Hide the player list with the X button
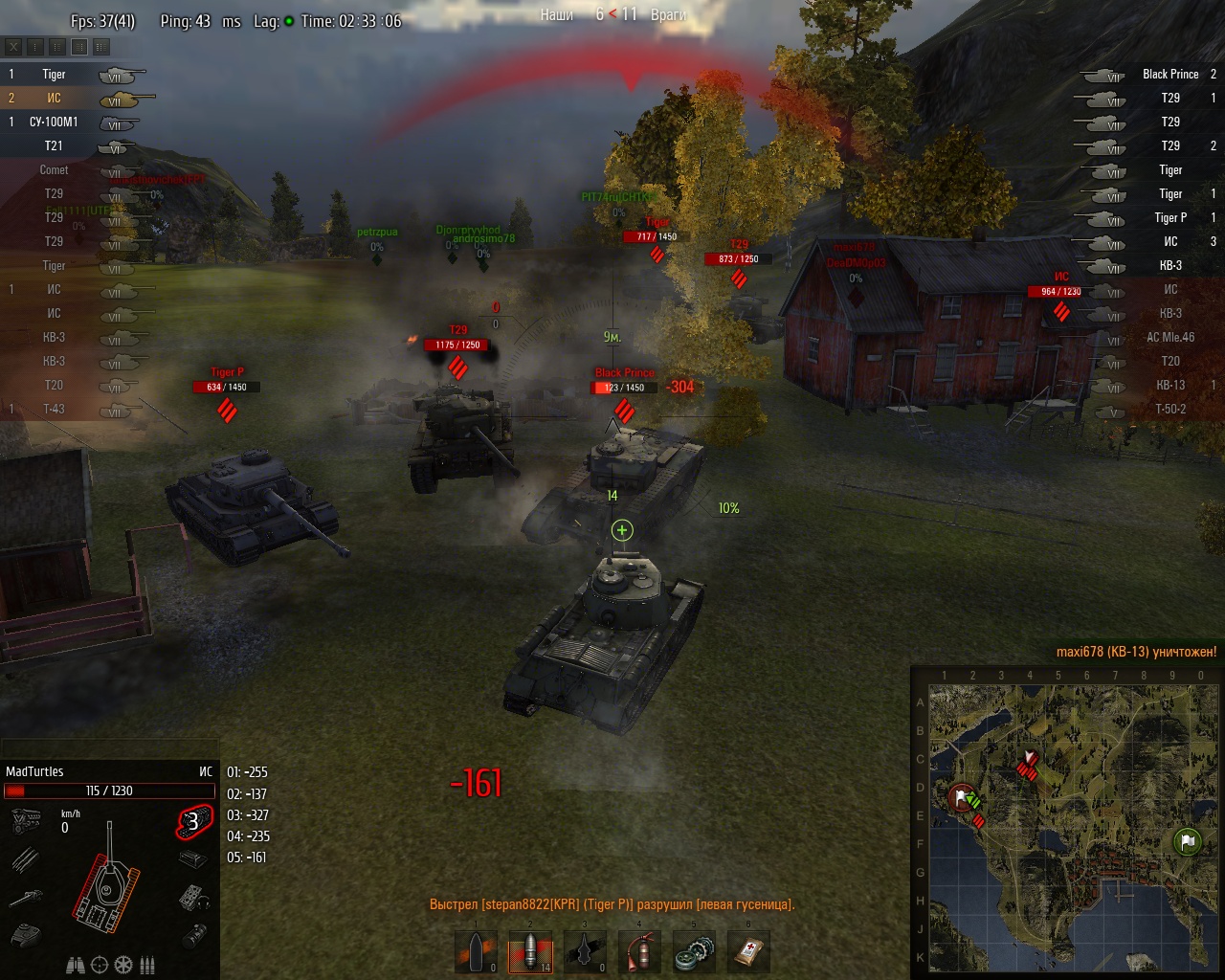 [13, 46]
